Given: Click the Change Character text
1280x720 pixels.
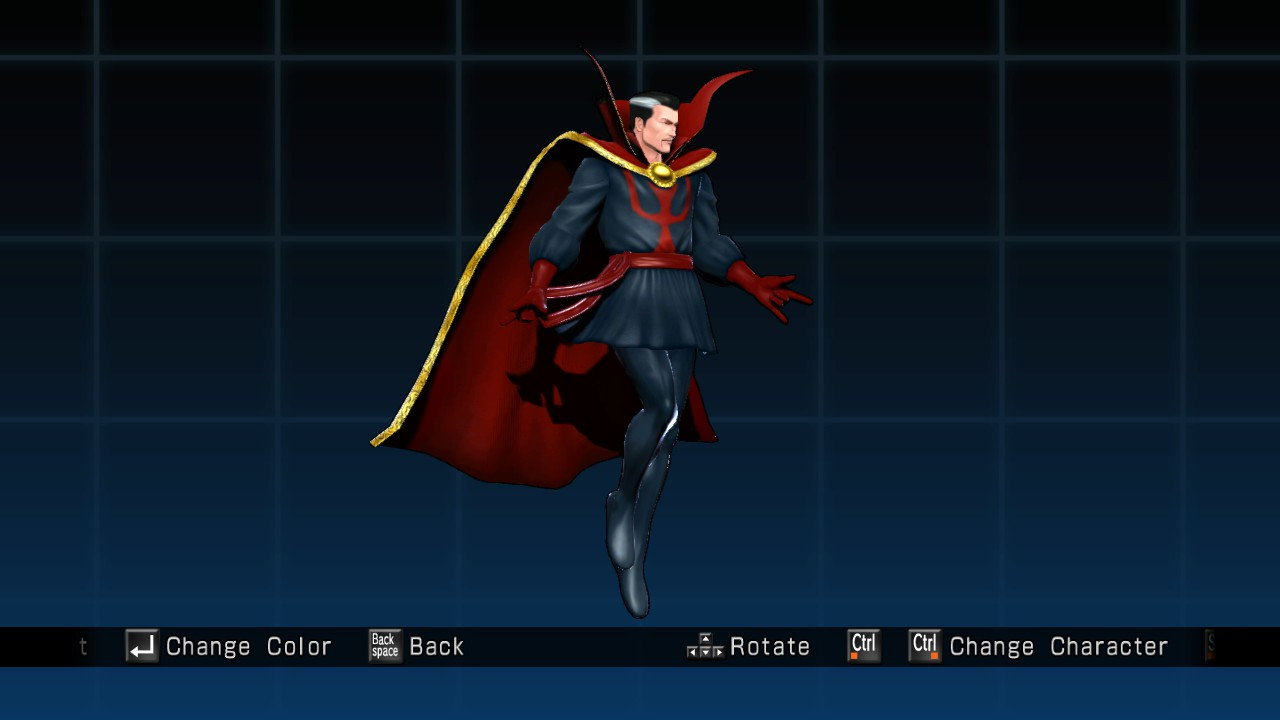Looking at the screenshot, I should tap(1059, 647).
